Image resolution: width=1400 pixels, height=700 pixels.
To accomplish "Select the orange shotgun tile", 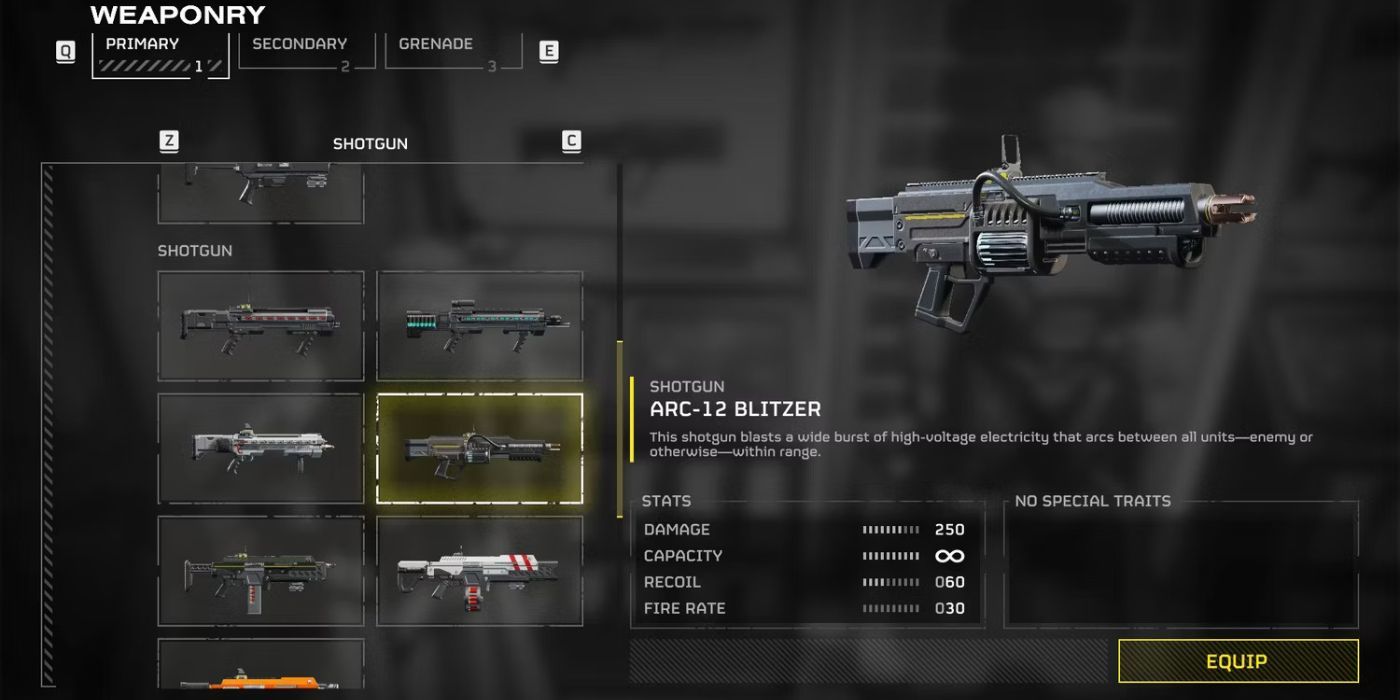I will (261, 665).
